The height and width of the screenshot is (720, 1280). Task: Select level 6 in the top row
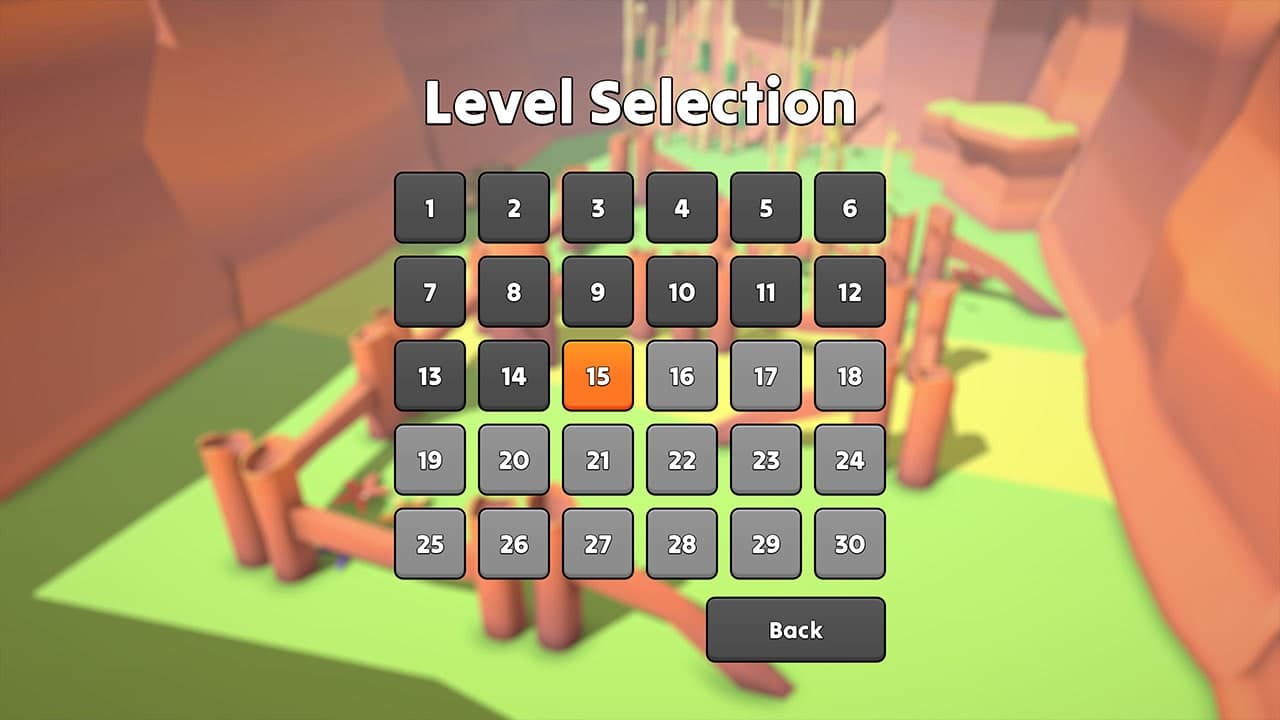tap(849, 209)
